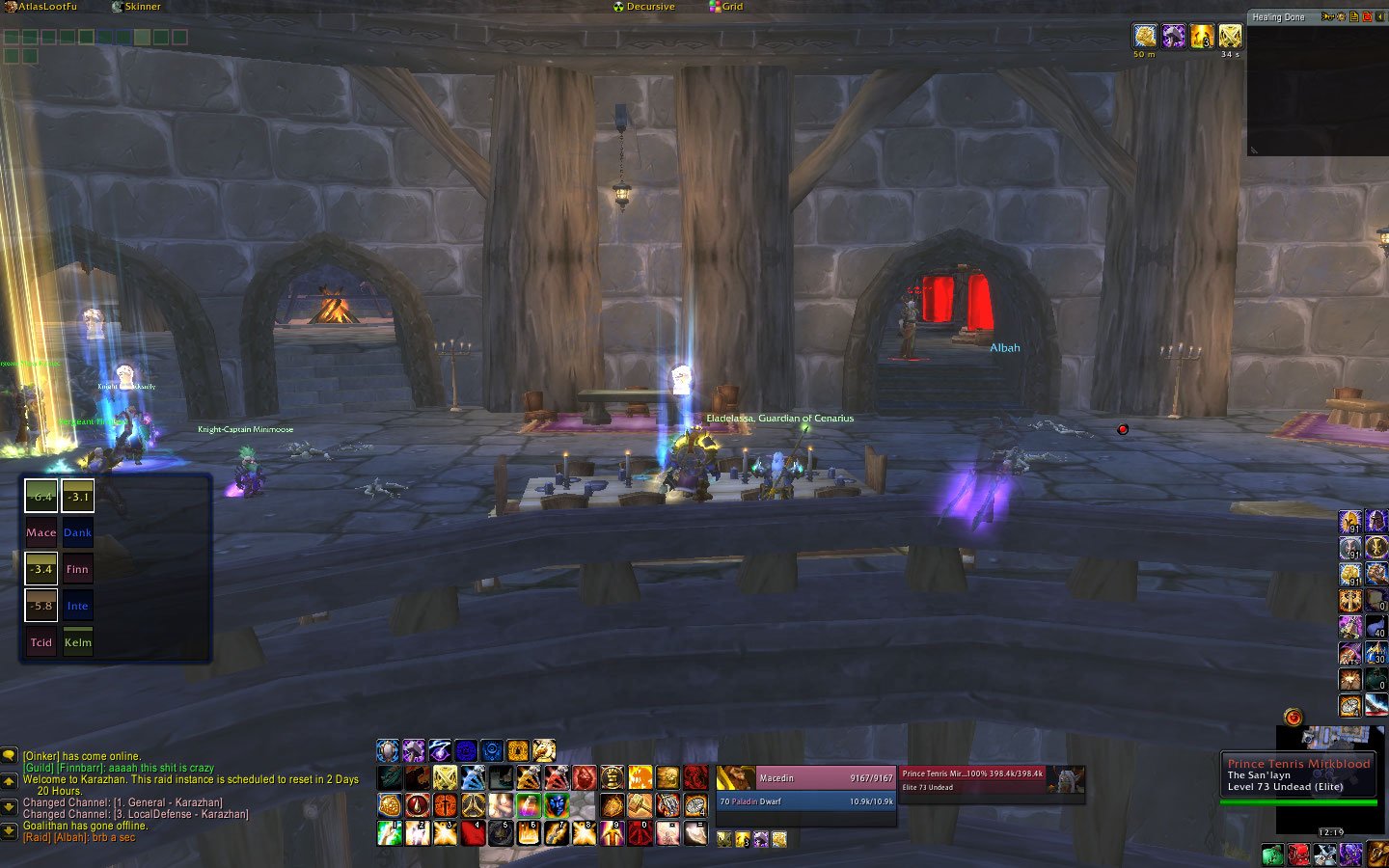
Task: Select Kelm raid frame cell
Action: (78, 642)
